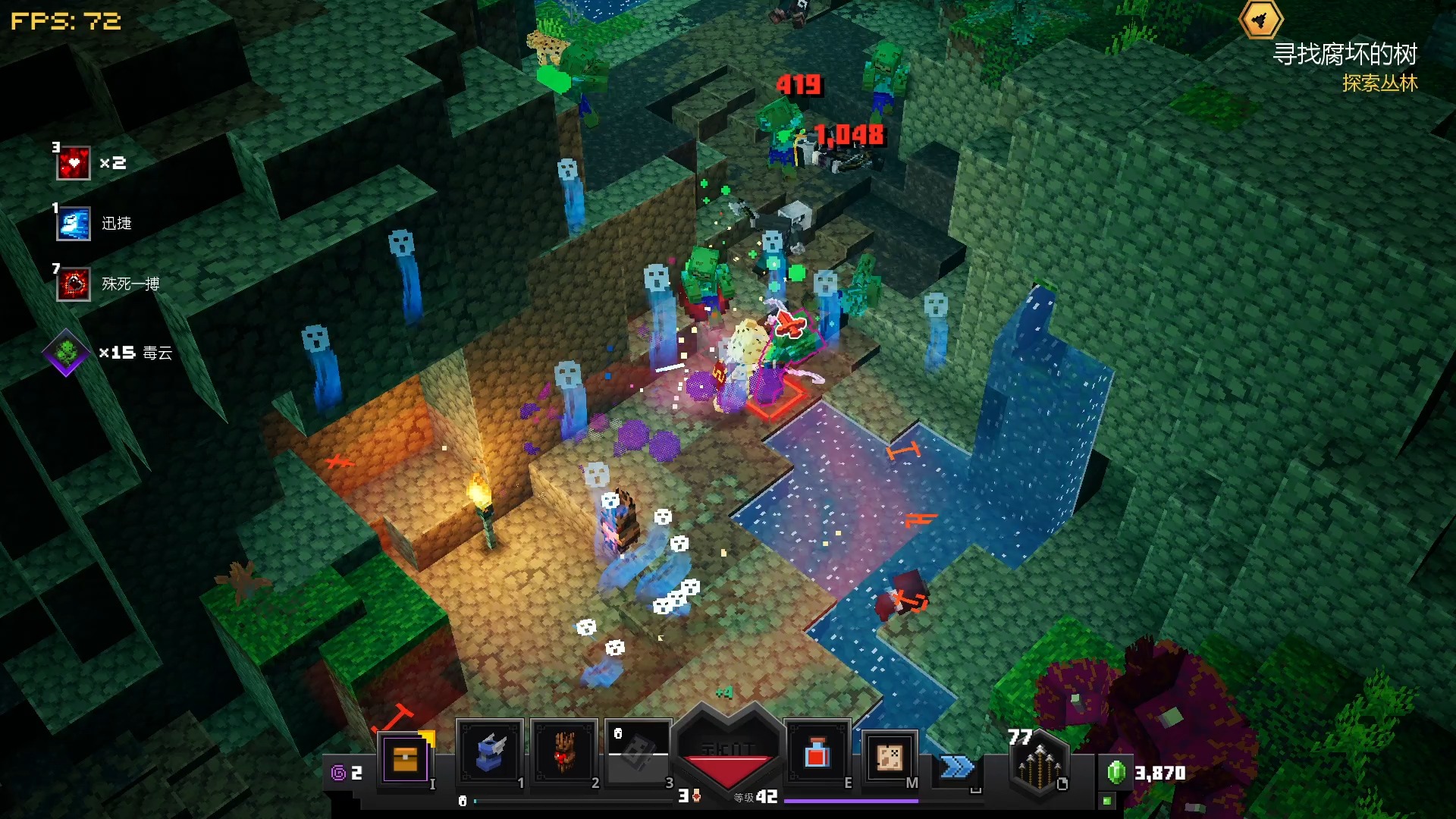
Task: Open the inventory chest
Action: click(x=405, y=758)
